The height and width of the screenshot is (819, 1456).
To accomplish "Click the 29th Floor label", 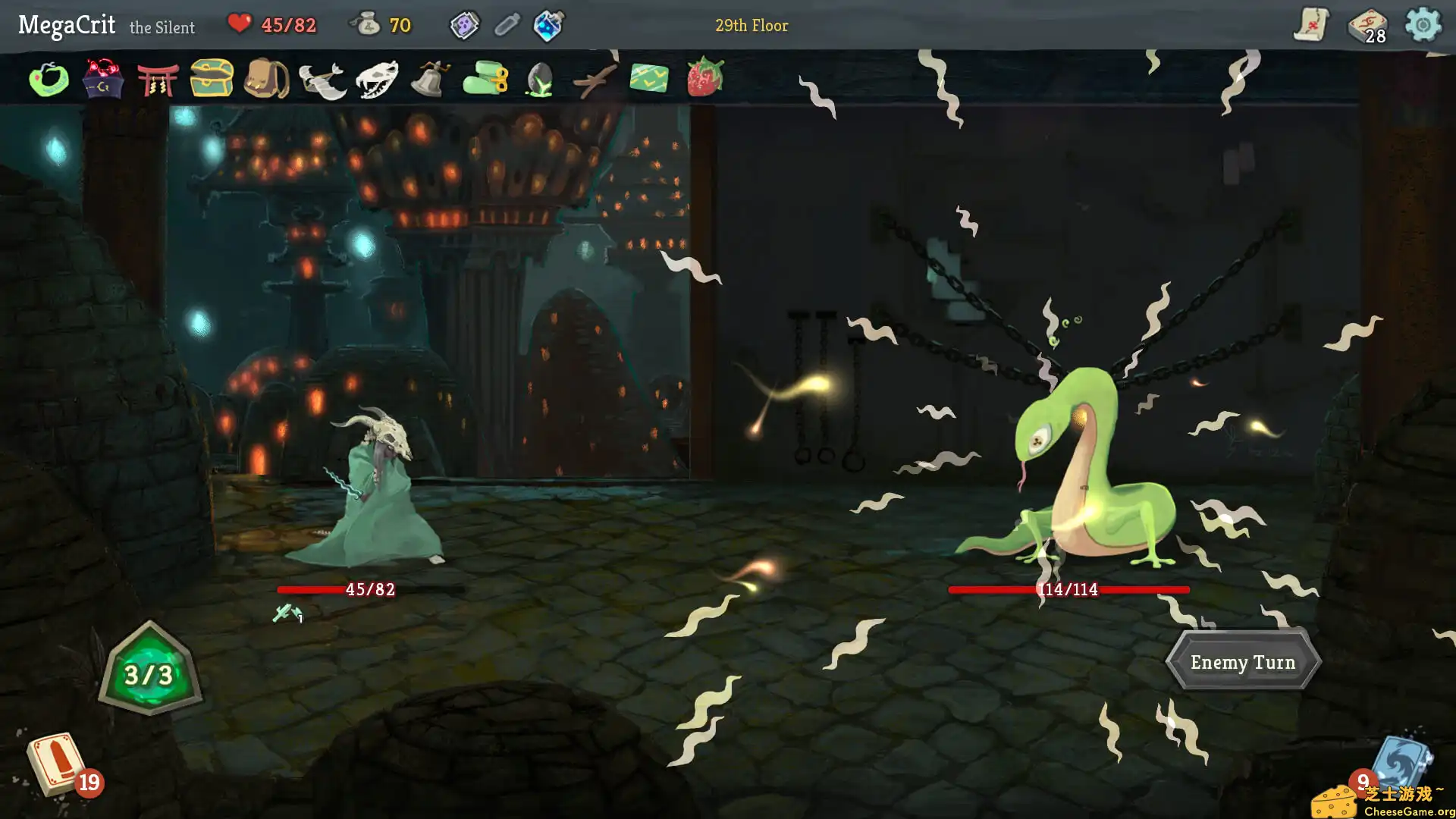I will [x=752, y=25].
